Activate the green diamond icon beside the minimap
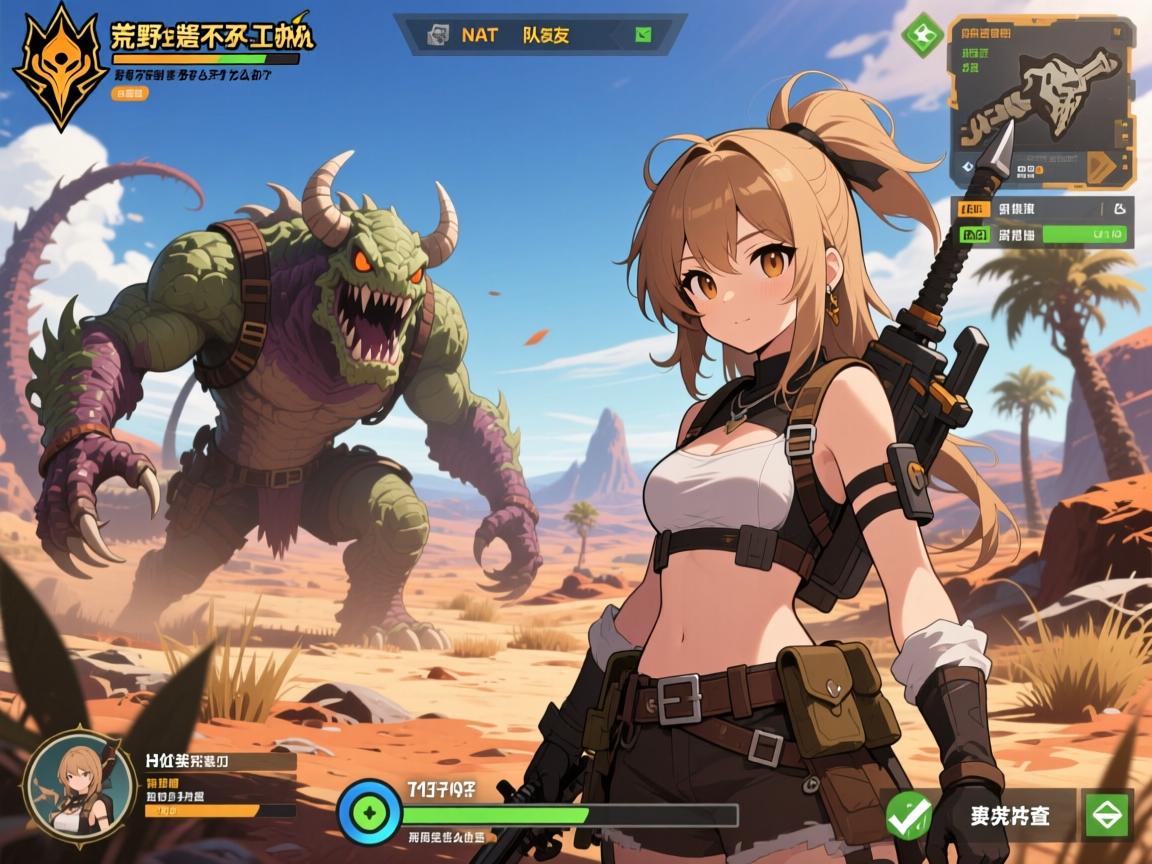This screenshot has width=1152, height=864. tap(920, 33)
